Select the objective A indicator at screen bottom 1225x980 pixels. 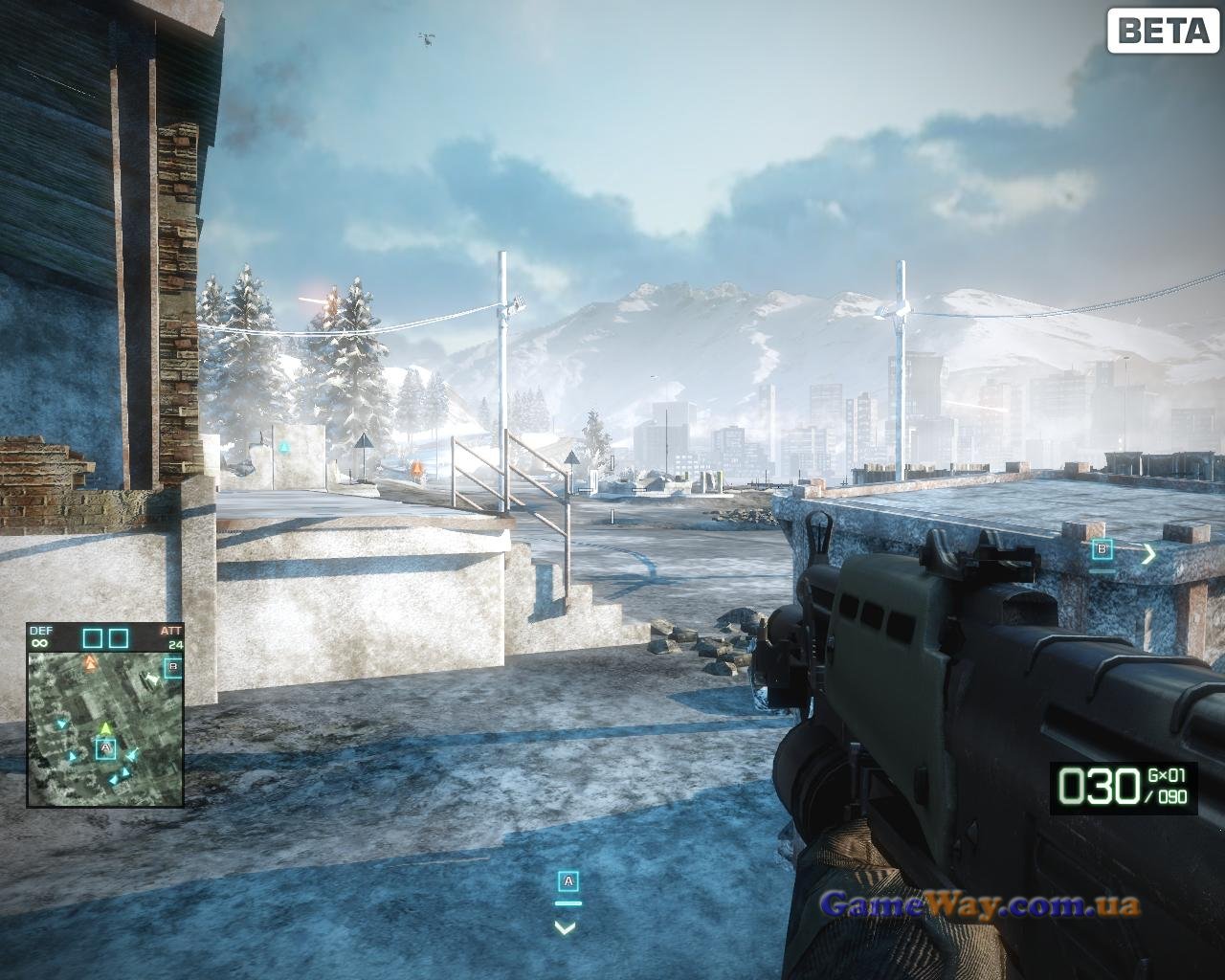(x=568, y=881)
